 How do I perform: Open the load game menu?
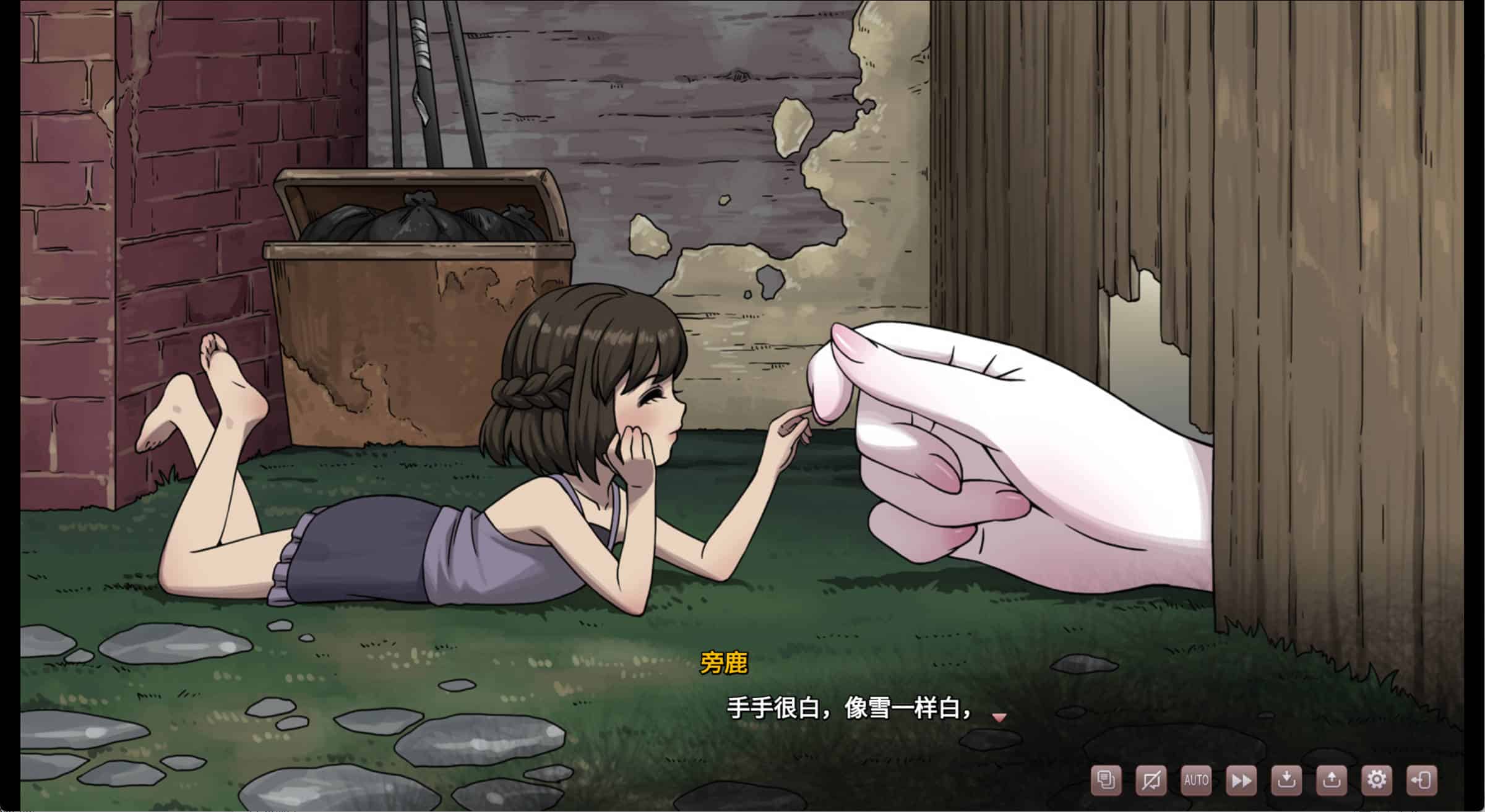pyautogui.click(x=1332, y=780)
